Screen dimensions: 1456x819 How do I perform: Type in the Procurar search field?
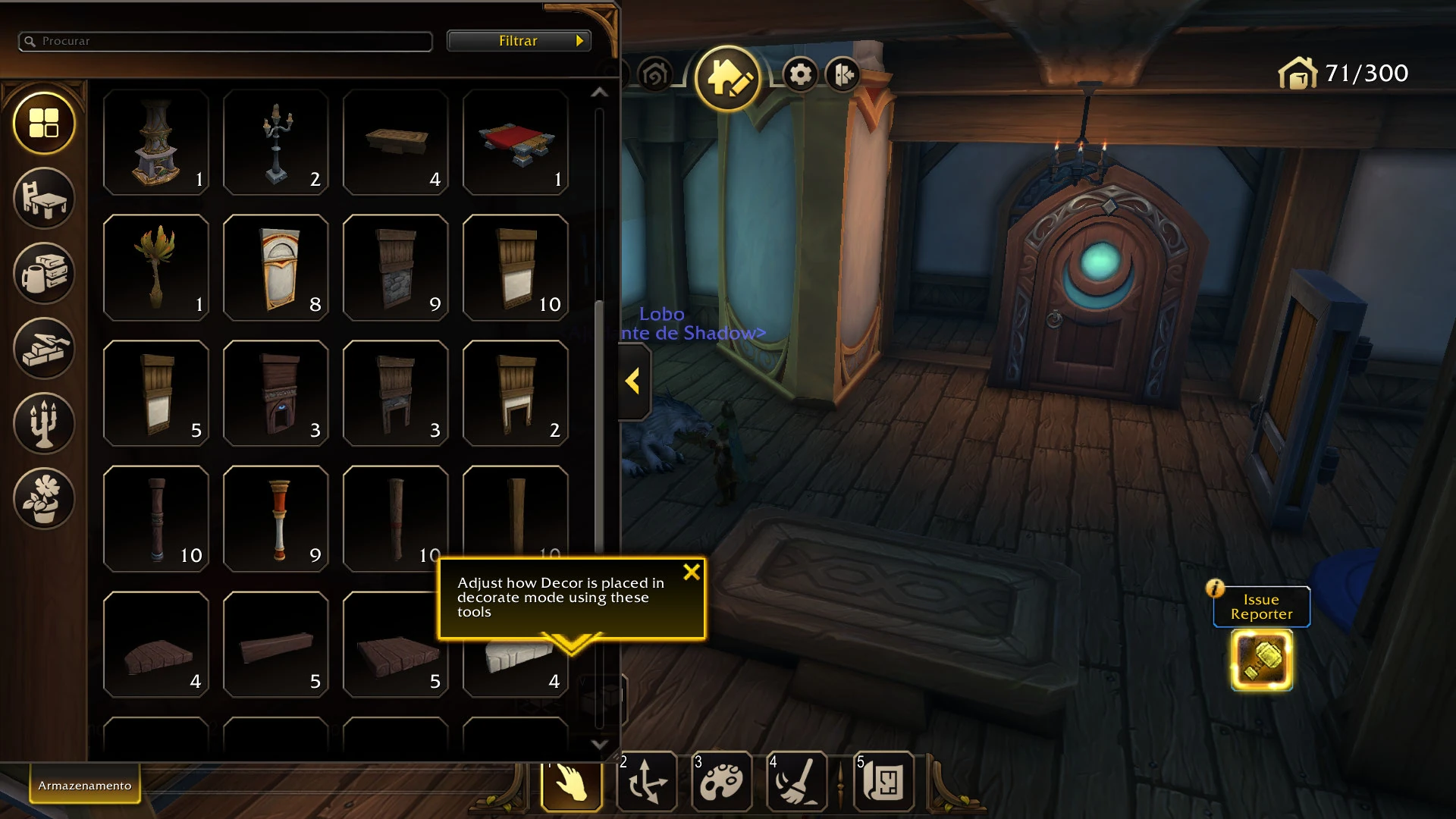coord(224,42)
